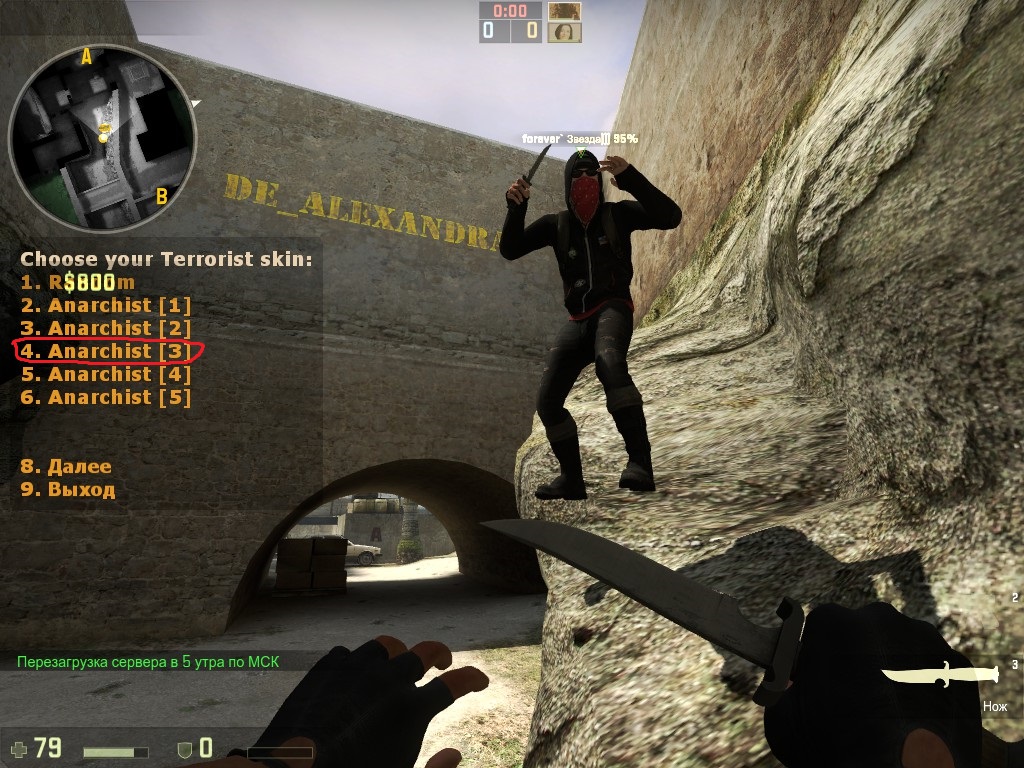Image resolution: width=1024 pixels, height=768 pixels.
Task: Go to the next page with Далее
Action: (66, 466)
